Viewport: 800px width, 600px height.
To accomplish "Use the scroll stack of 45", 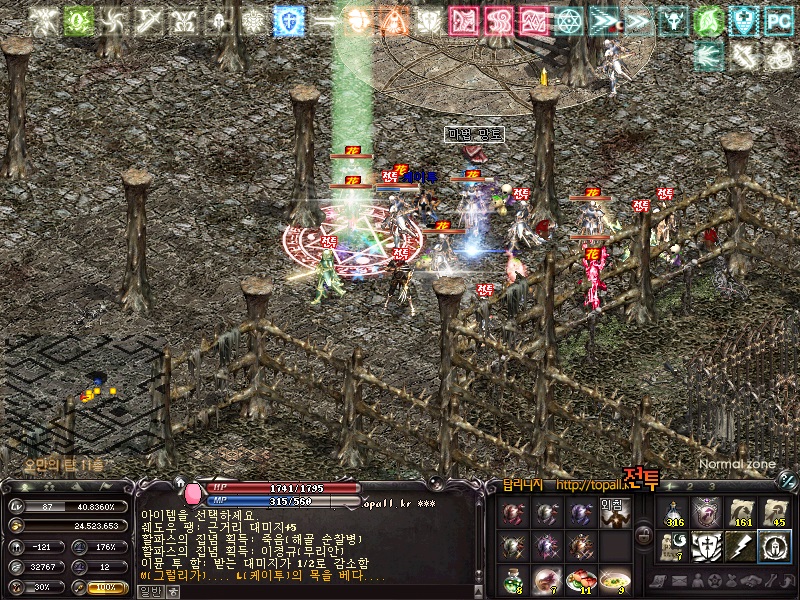I will click(x=775, y=512).
